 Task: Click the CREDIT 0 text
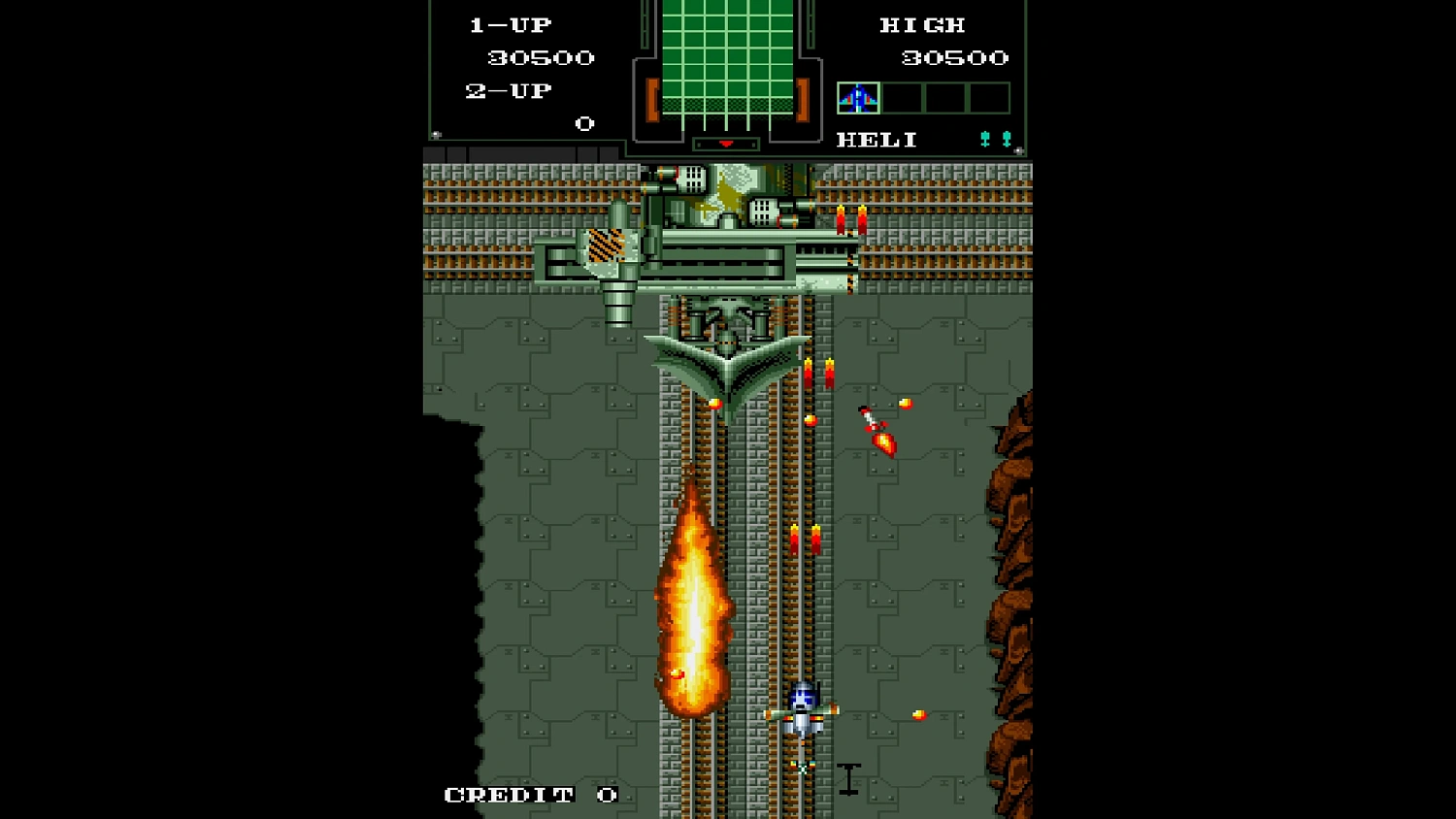click(529, 794)
